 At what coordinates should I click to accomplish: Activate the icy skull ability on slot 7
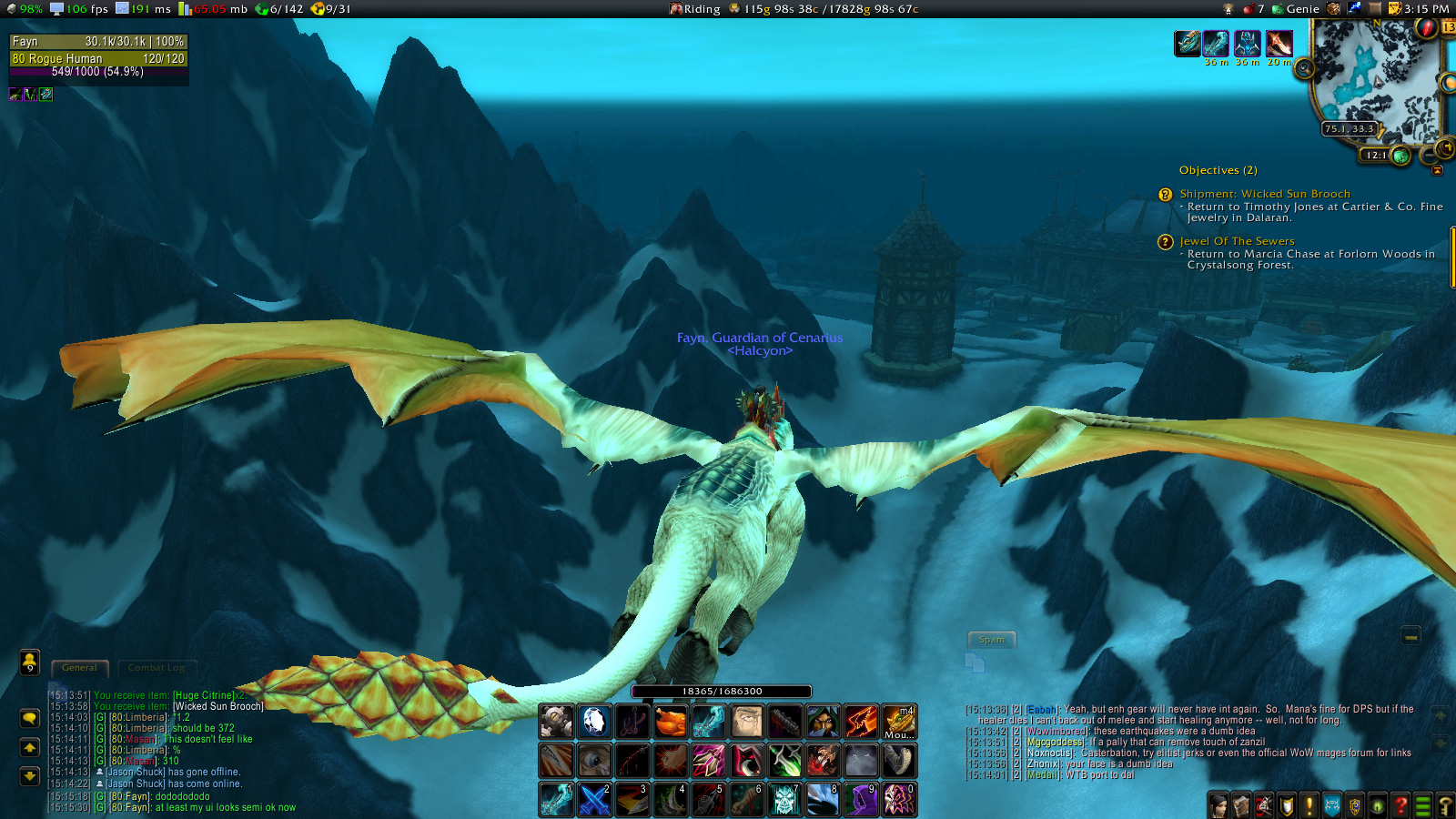coord(784,800)
